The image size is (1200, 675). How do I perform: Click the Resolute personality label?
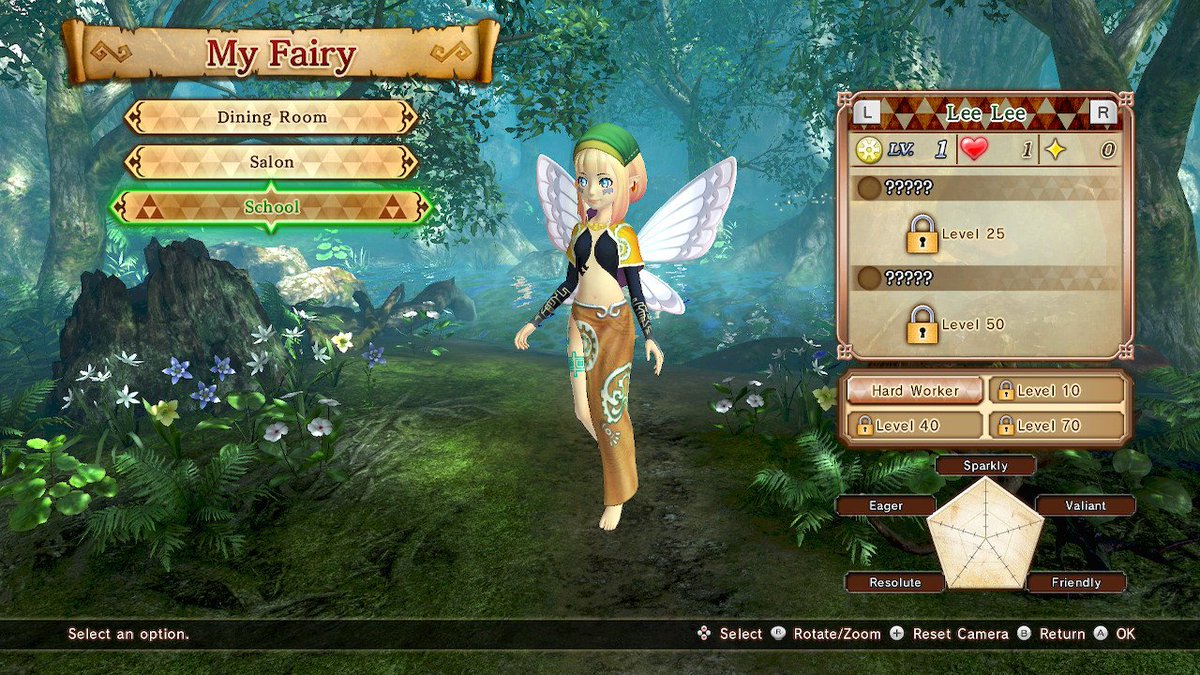tap(895, 582)
